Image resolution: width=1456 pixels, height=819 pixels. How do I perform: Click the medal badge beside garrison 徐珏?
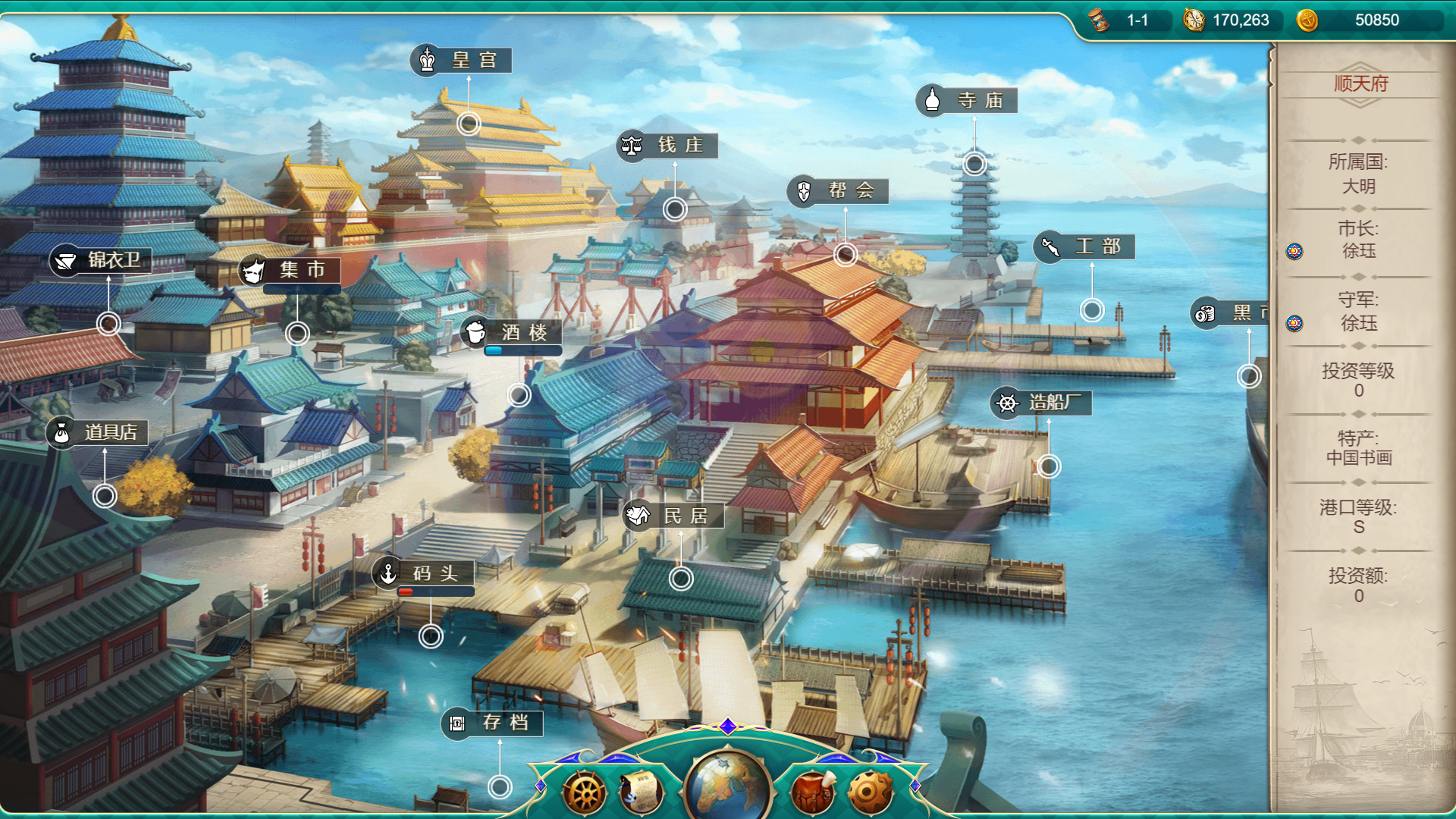coord(1294,324)
